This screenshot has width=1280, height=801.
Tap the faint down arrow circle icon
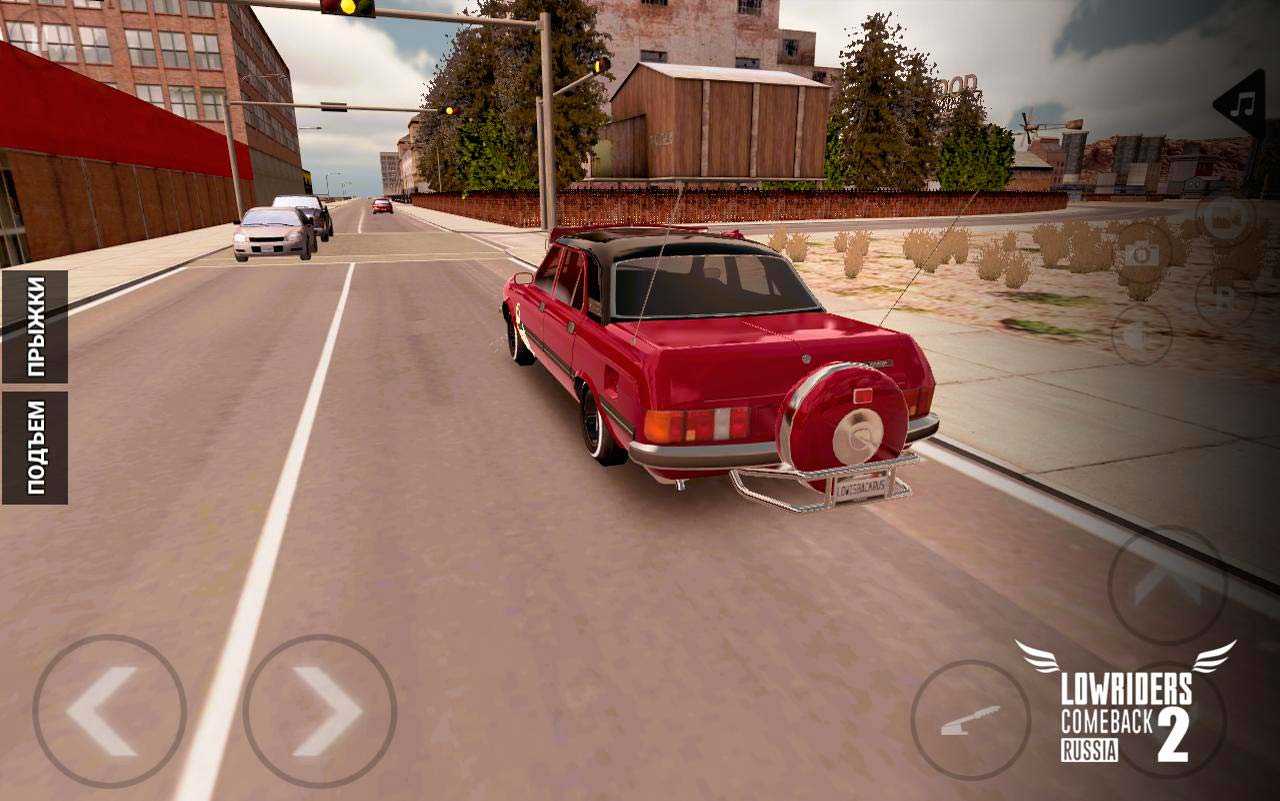pos(1141,333)
